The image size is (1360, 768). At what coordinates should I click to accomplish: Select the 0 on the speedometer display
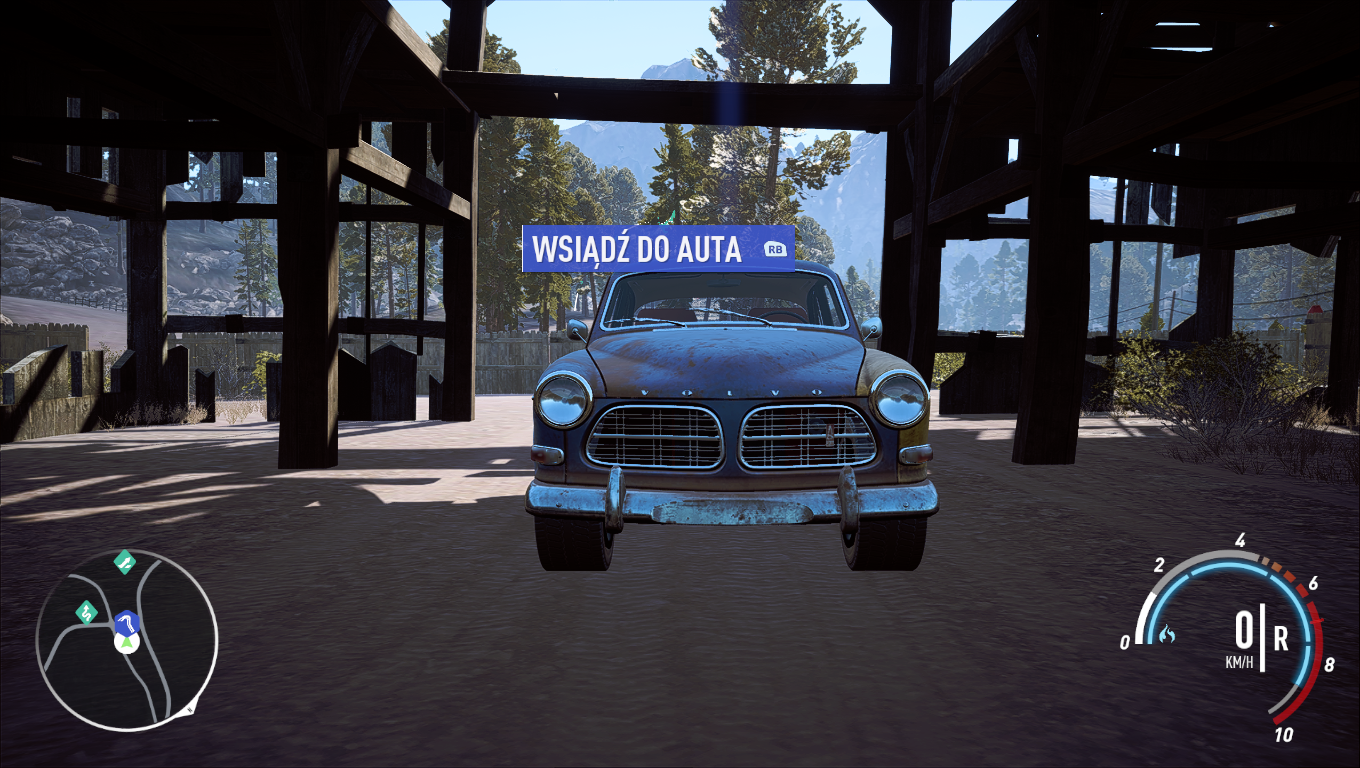(1245, 629)
